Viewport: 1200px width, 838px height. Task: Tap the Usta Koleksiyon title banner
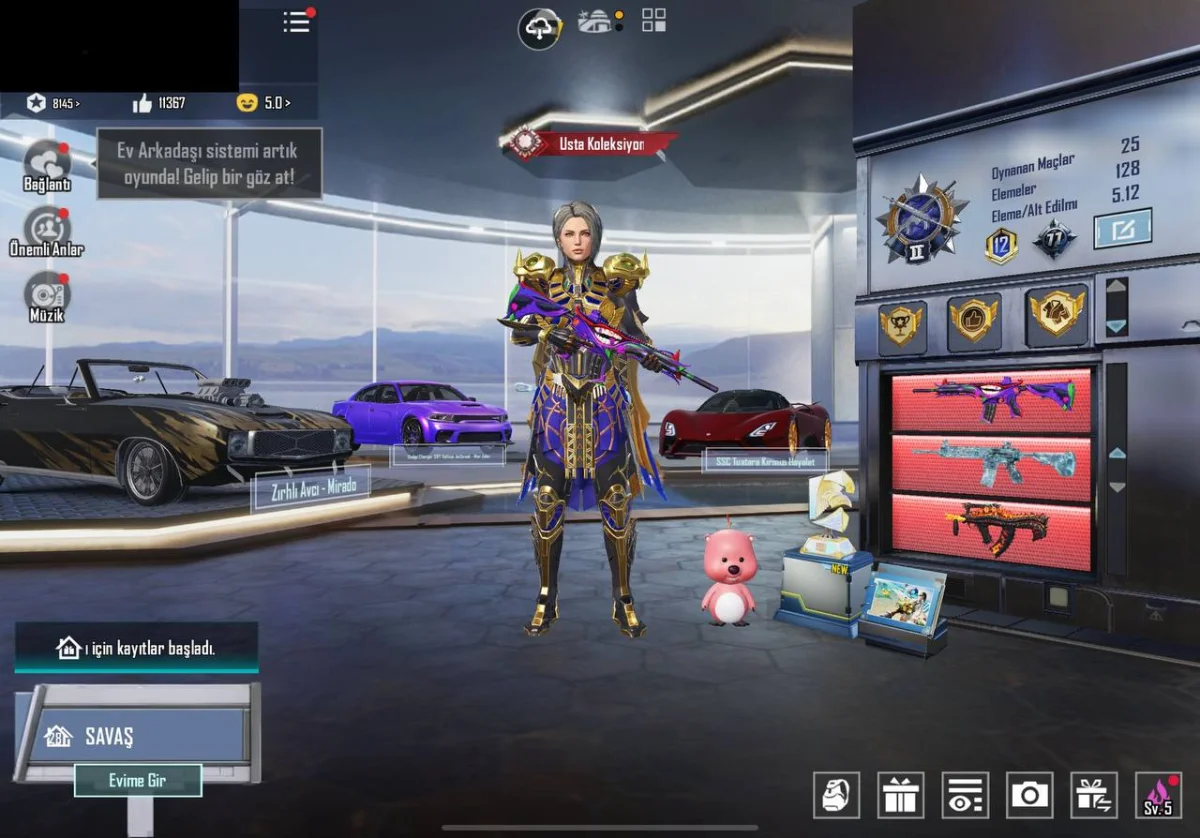pos(592,144)
